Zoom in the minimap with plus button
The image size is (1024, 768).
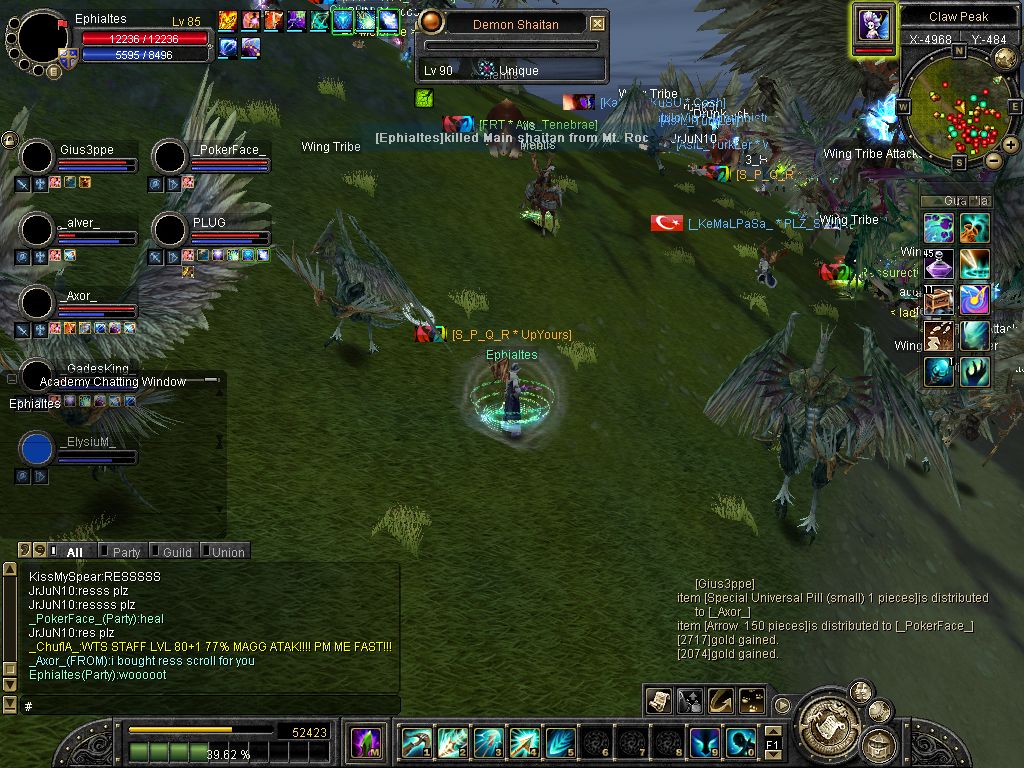tap(1011, 145)
